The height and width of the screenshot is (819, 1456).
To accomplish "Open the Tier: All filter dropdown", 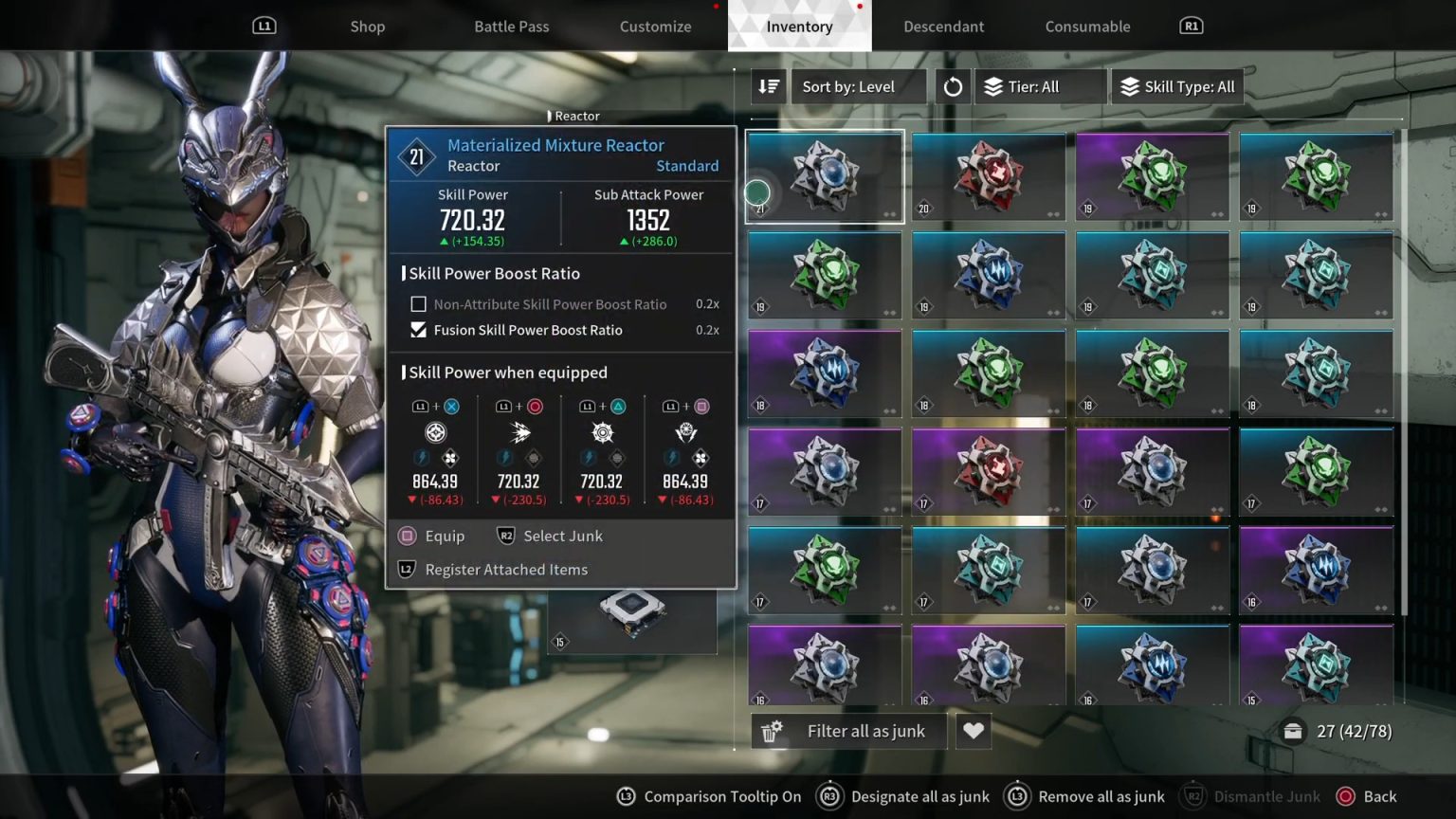I will coord(1040,86).
